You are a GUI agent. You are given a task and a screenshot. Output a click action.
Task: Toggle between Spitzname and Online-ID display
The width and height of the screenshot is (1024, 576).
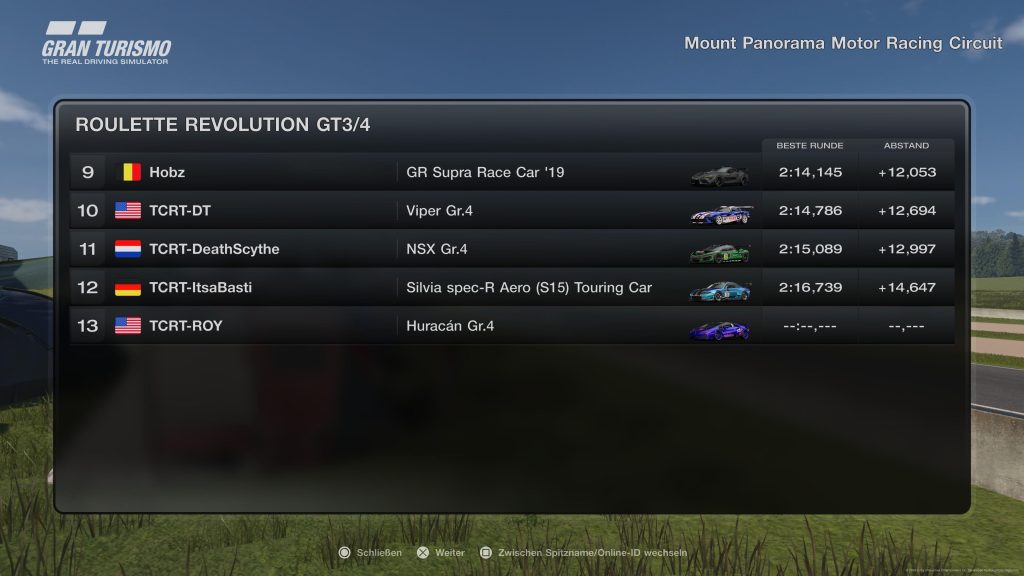pyautogui.click(x=583, y=552)
